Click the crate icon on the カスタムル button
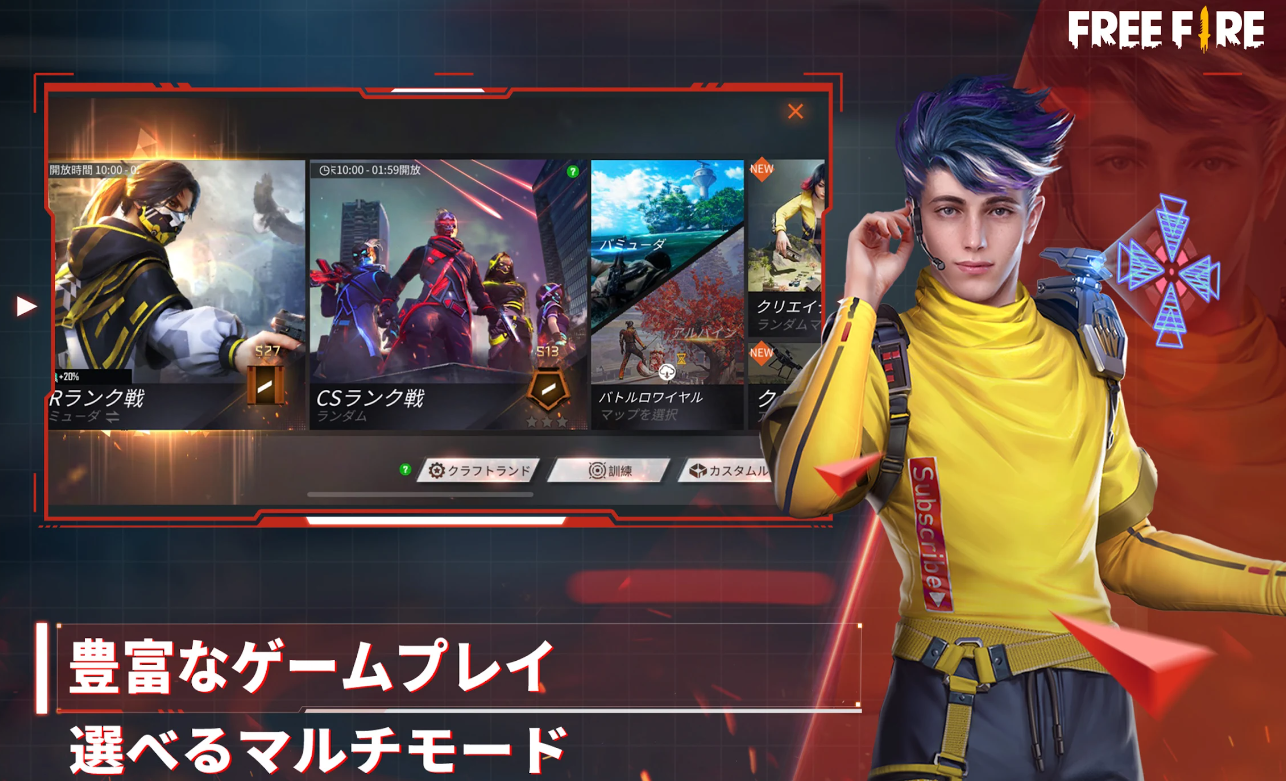 pos(698,471)
